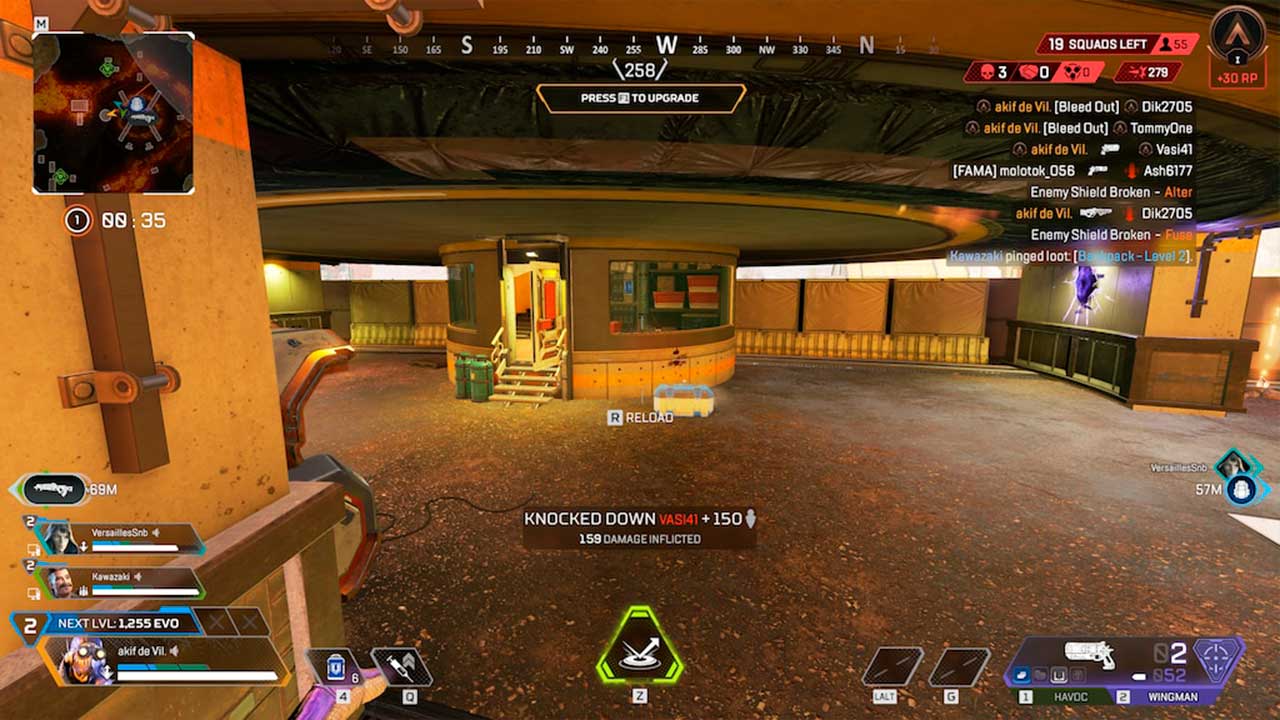Click the pinged weapon marker at 69M
Image resolution: width=1280 pixels, height=720 pixels.
54,488
